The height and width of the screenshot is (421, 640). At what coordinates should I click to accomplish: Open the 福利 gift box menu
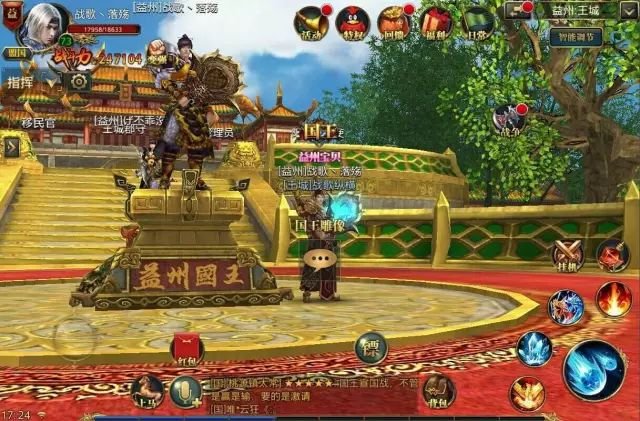coord(435,21)
